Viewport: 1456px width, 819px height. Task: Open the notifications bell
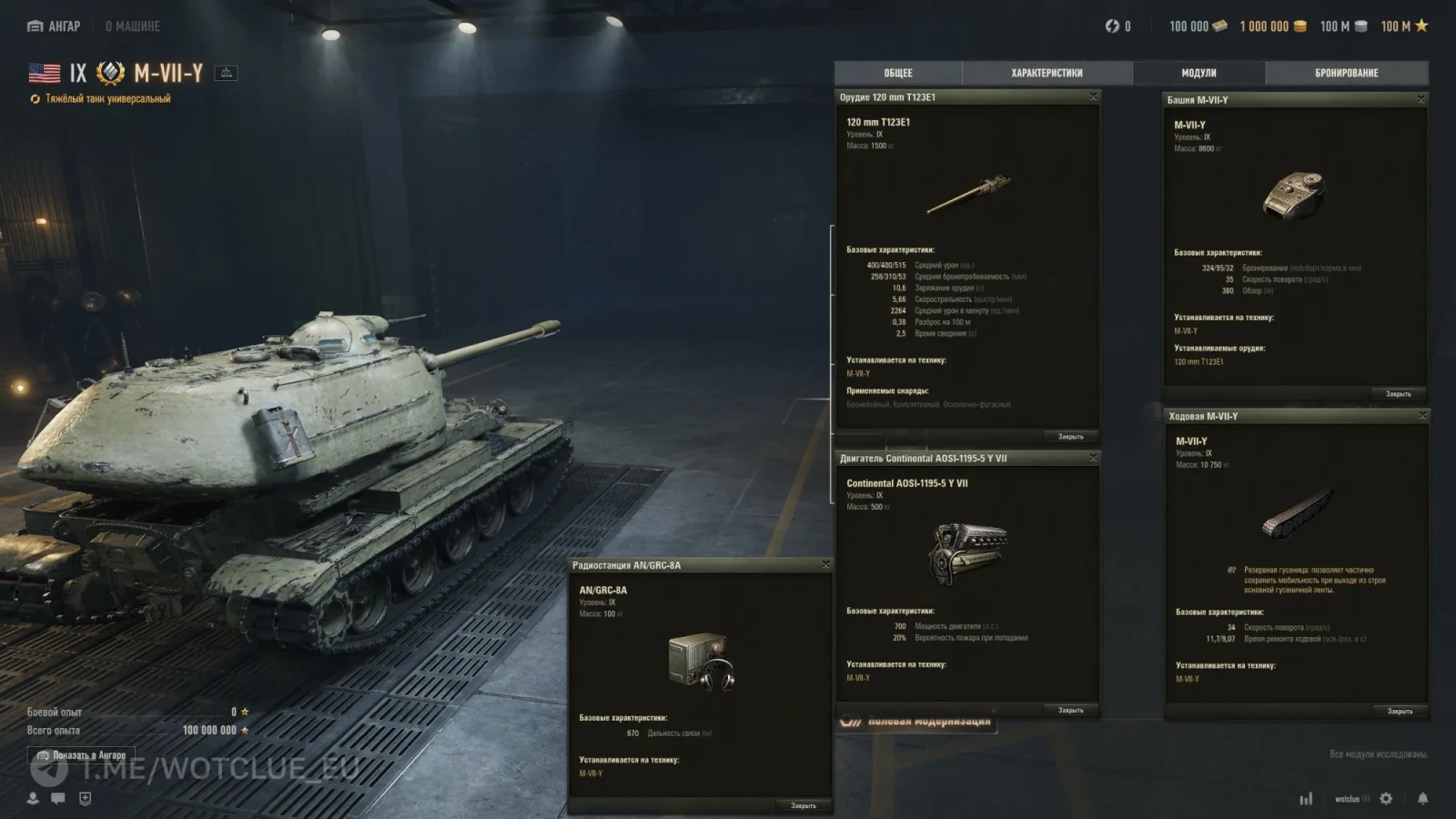click(x=1422, y=798)
